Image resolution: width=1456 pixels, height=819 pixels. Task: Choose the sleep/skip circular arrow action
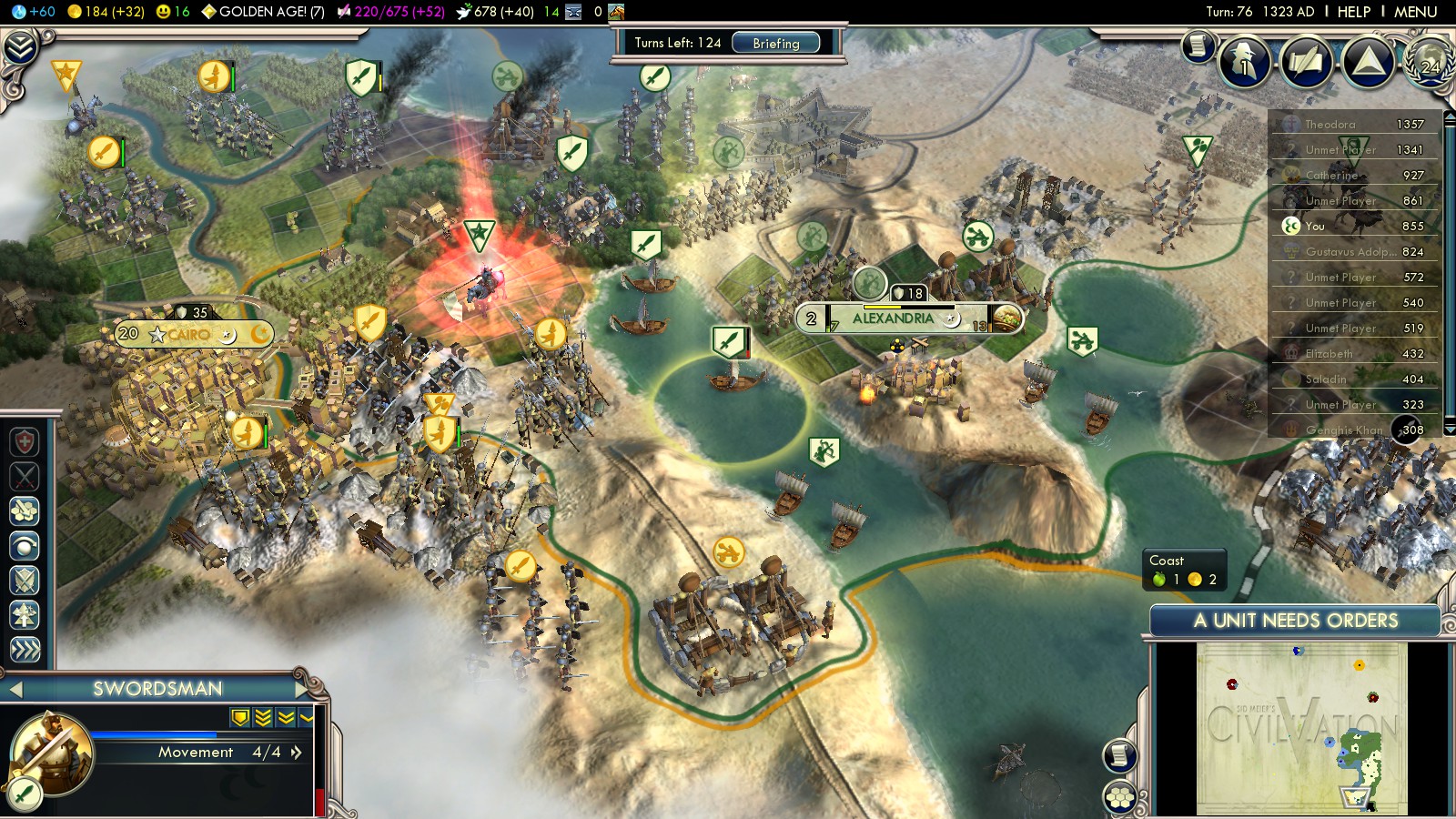point(25,546)
